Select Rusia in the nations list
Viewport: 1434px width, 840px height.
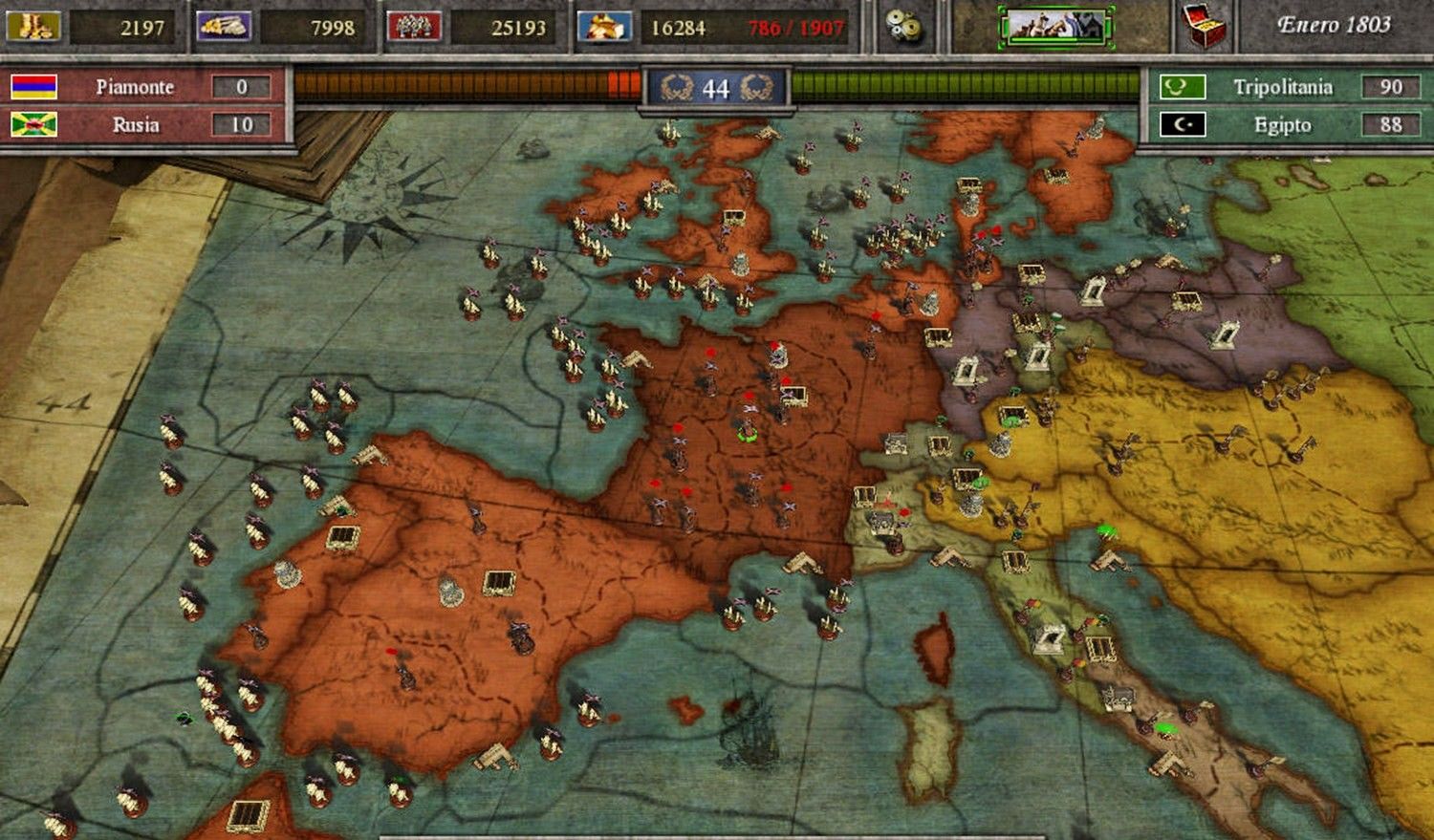pyautogui.click(x=135, y=124)
